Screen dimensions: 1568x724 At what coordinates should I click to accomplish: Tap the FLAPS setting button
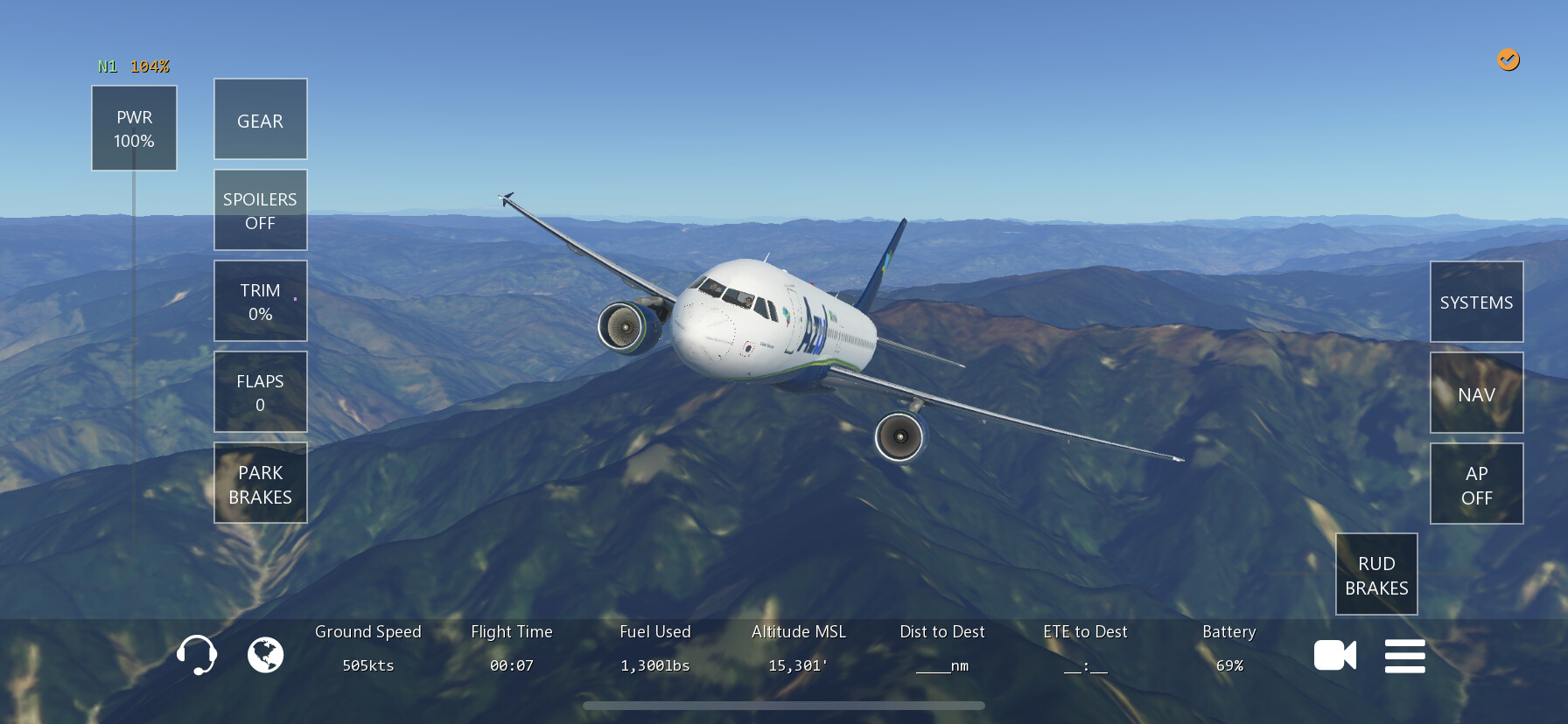pyautogui.click(x=260, y=393)
